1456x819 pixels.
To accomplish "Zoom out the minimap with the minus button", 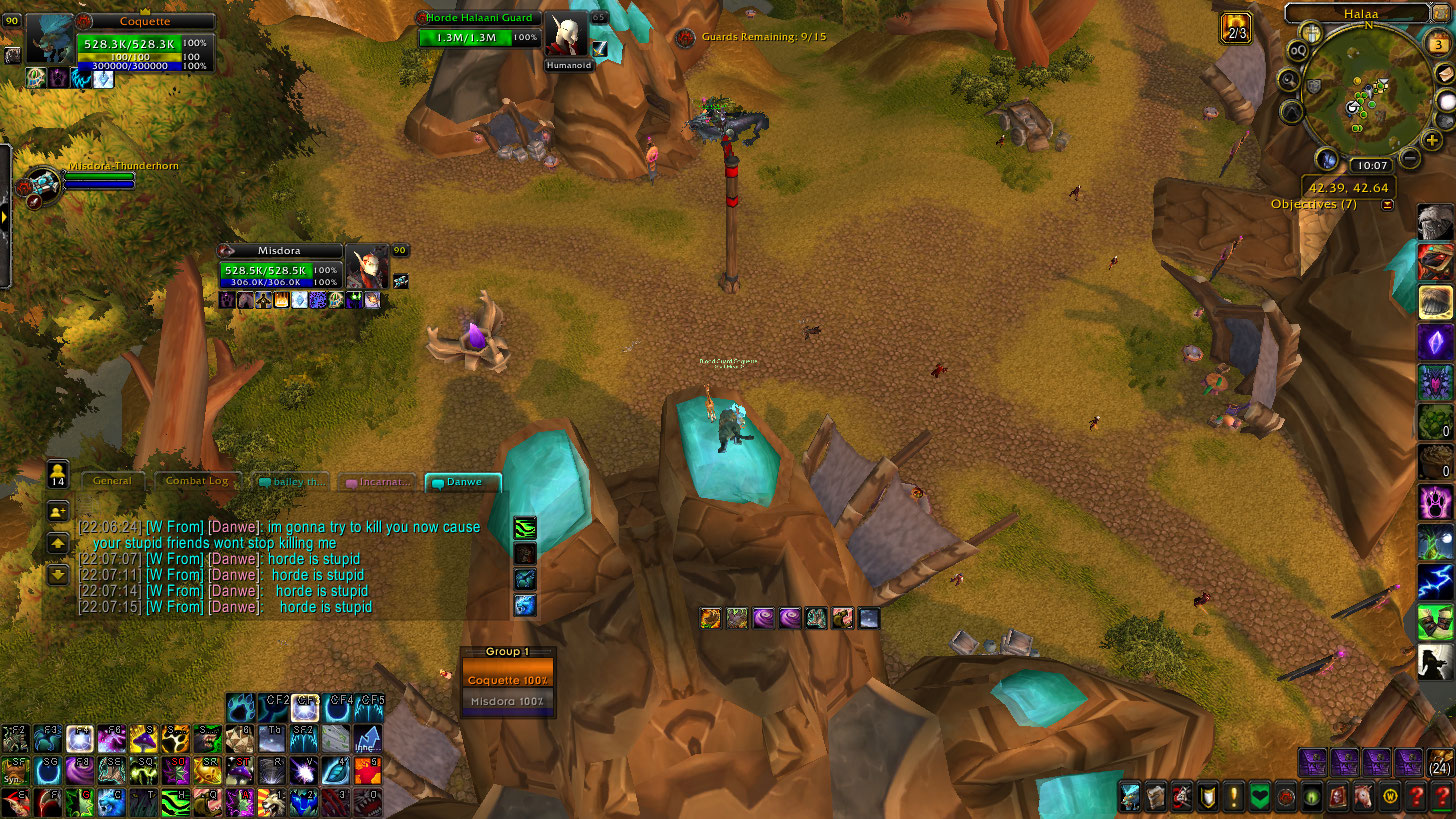I will click(1410, 157).
